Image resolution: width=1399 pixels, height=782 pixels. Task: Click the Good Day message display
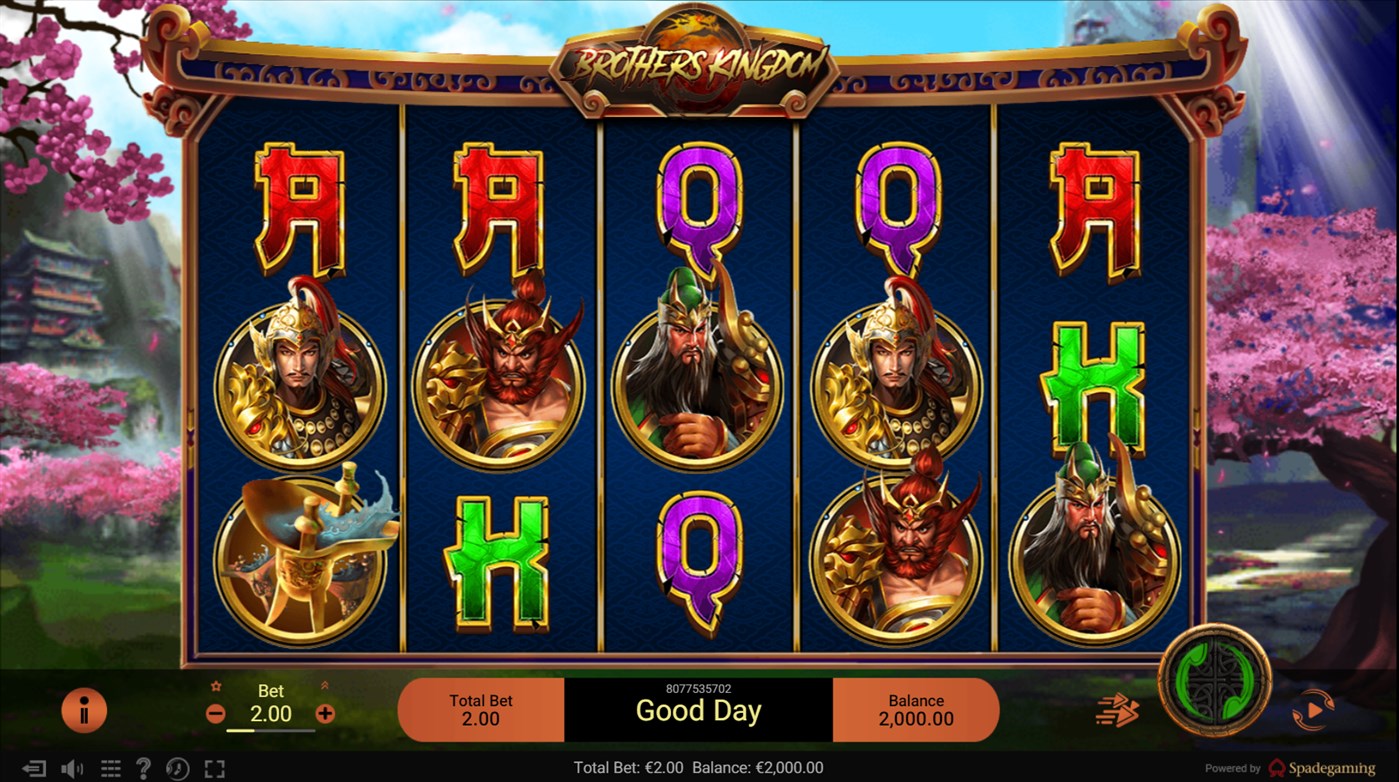[699, 711]
